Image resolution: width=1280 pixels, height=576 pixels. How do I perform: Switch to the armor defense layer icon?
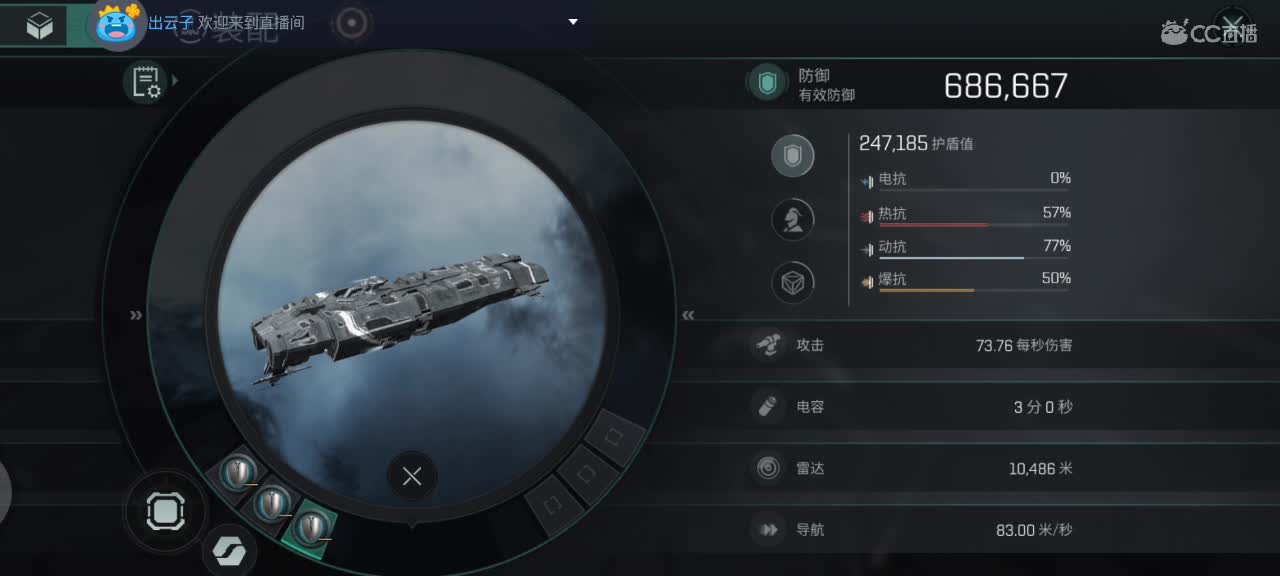pyautogui.click(x=792, y=219)
